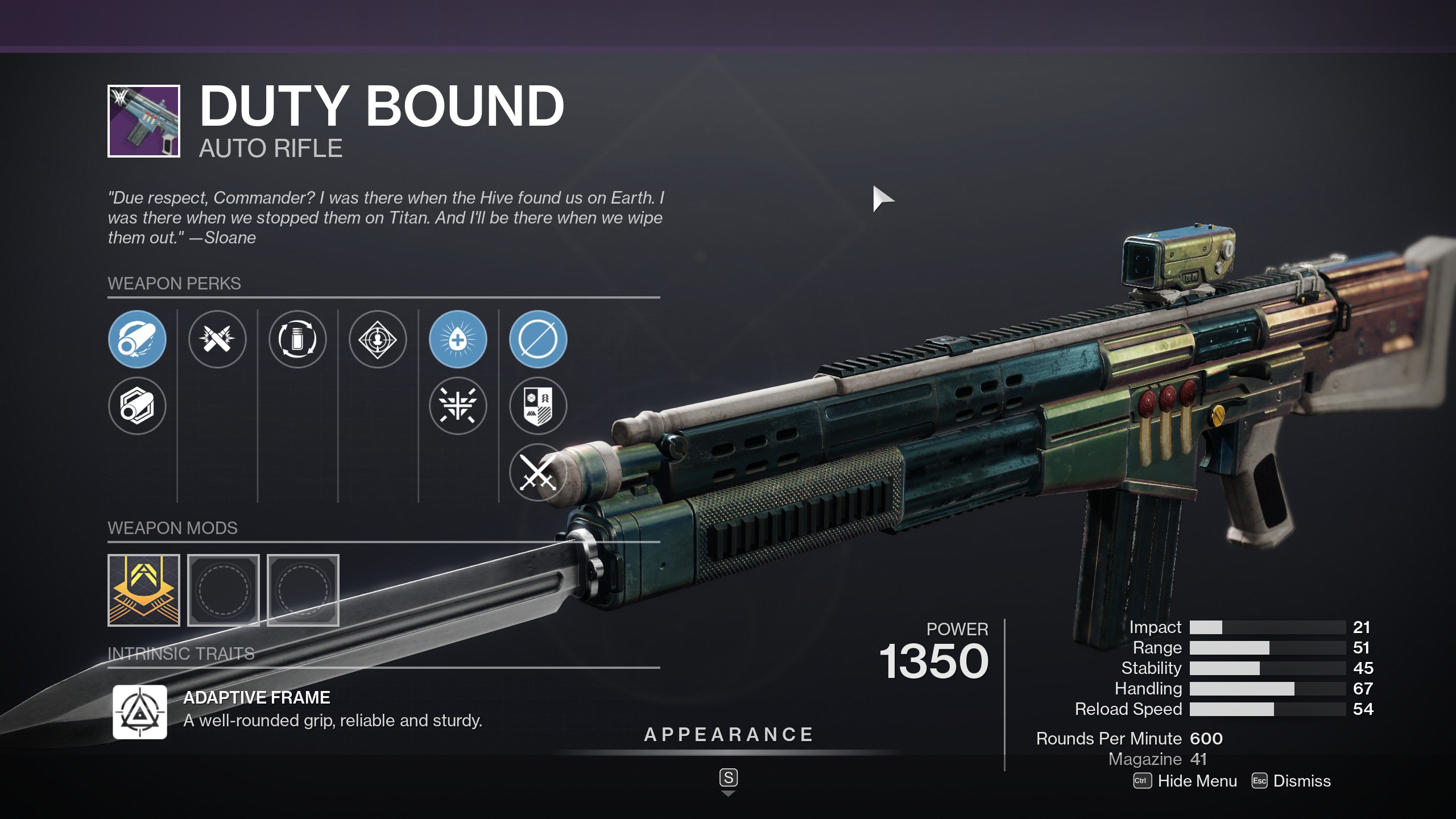Hide the weapon details menu
This screenshot has height=819, width=1456.
(x=1185, y=781)
